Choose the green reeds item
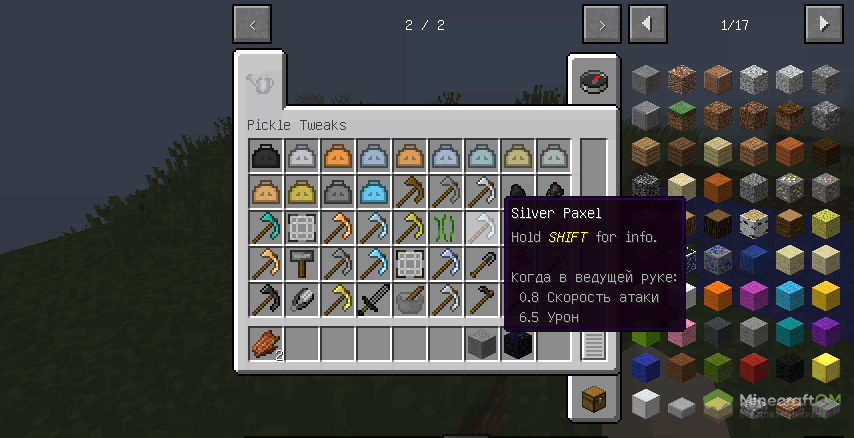The image size is (854, 438). point(446,228)
